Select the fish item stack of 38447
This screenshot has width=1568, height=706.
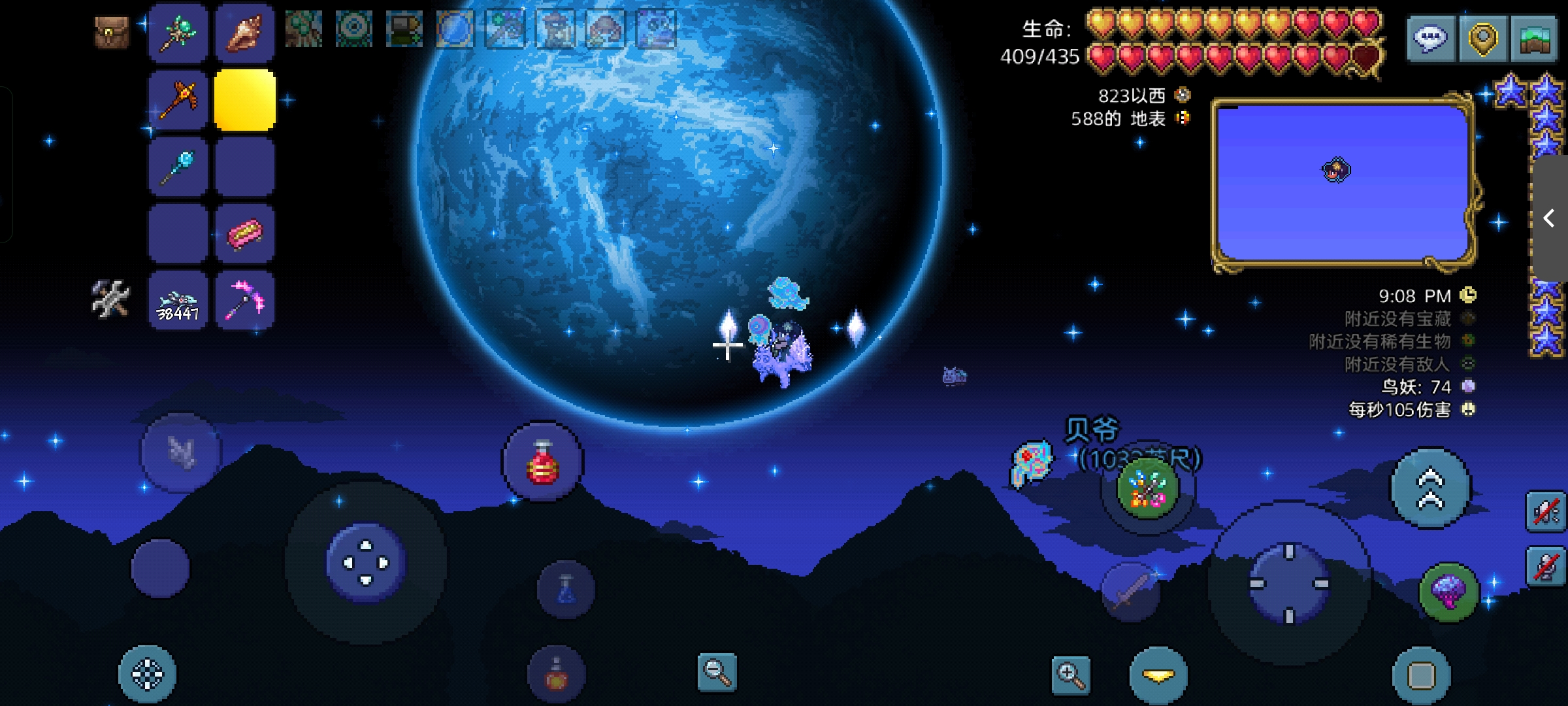click(178, 301)
